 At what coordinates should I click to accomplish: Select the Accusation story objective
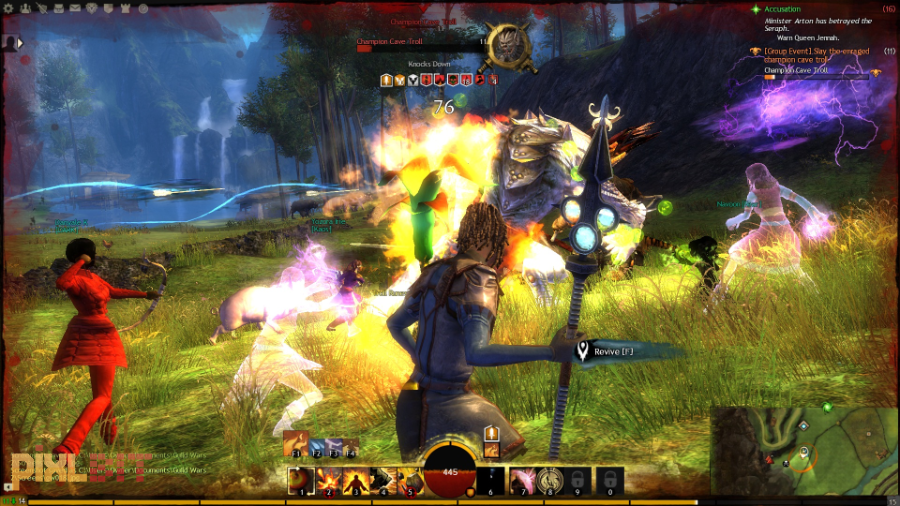[x=782, y=8]
